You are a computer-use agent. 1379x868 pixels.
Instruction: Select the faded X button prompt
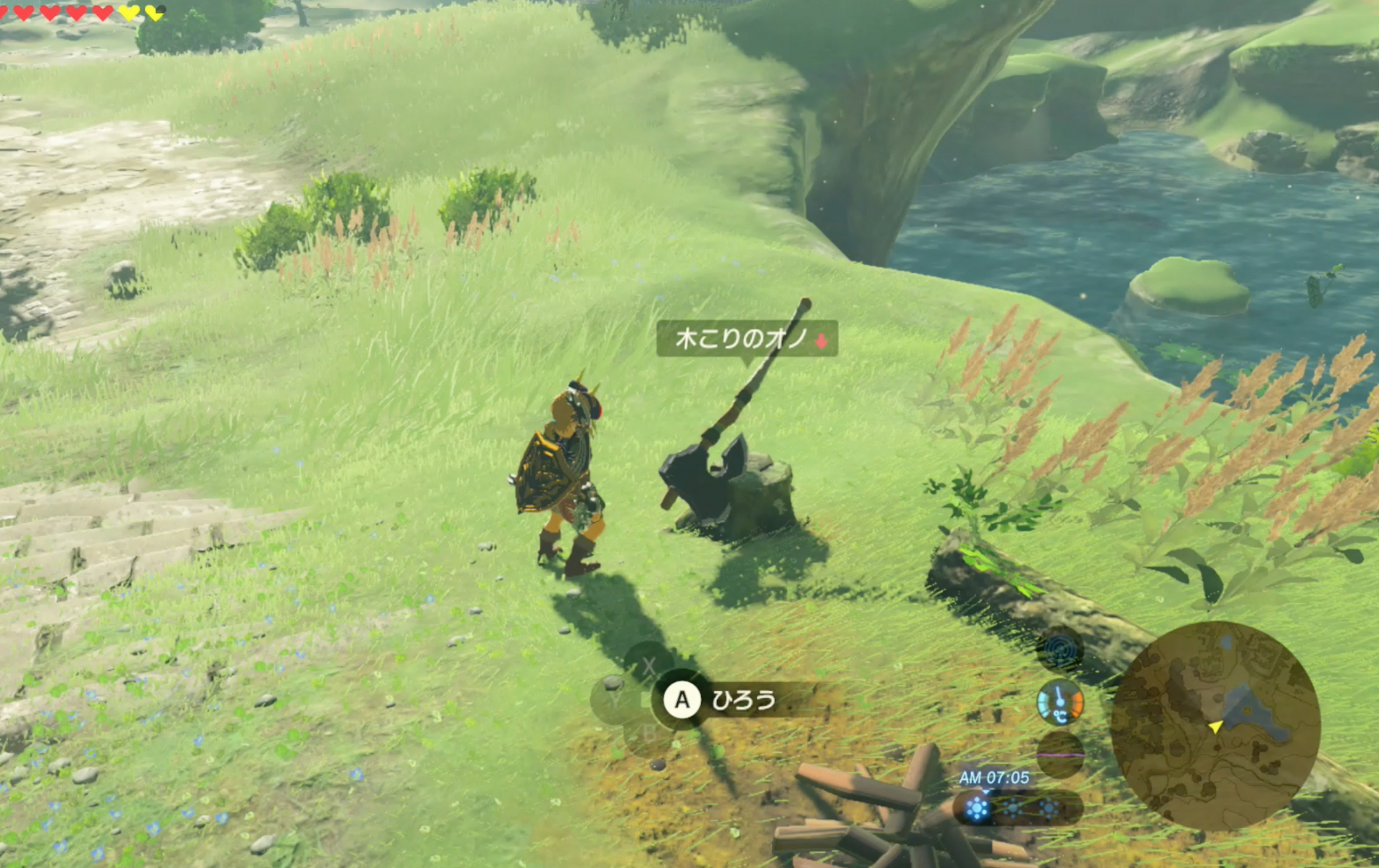648,666
